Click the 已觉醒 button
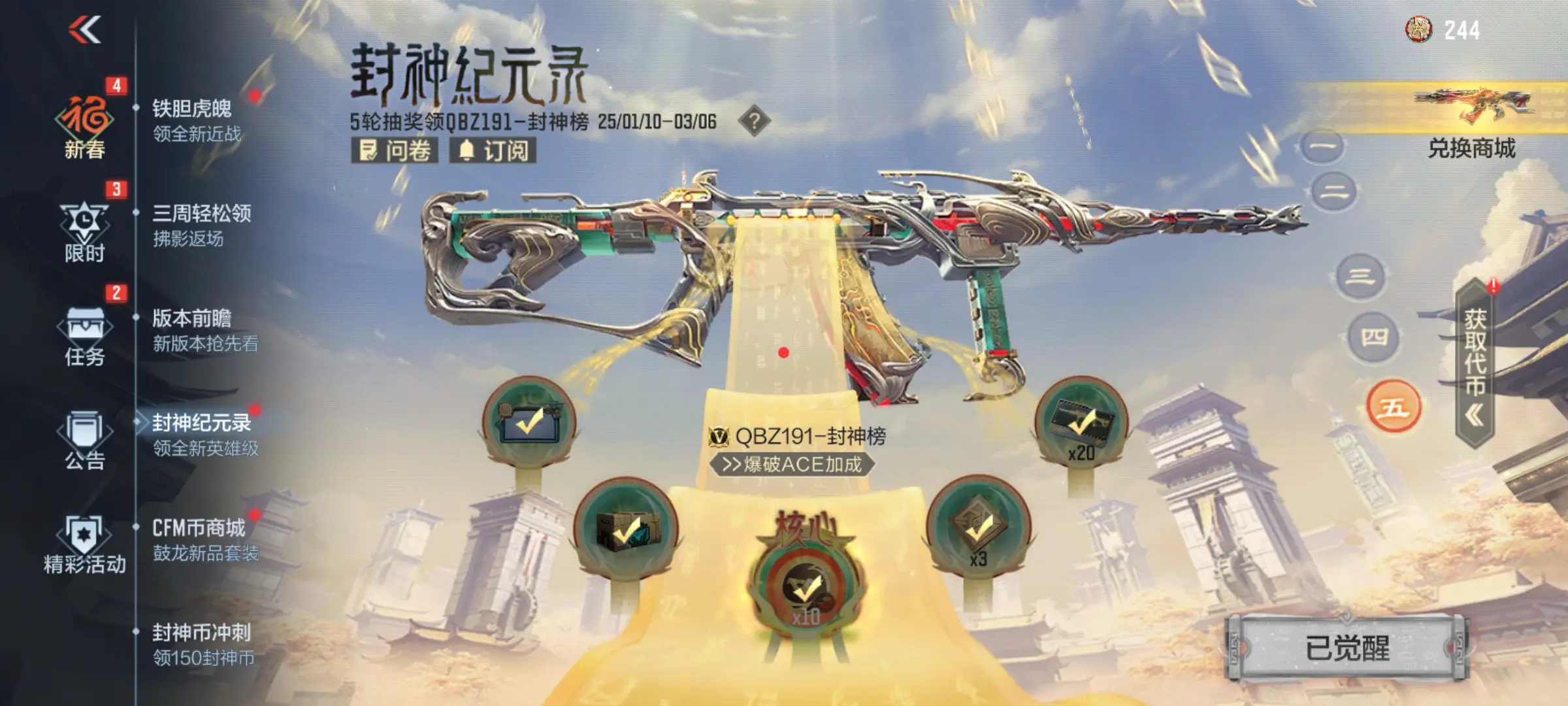The image size is (1568, 706). 1347,648
